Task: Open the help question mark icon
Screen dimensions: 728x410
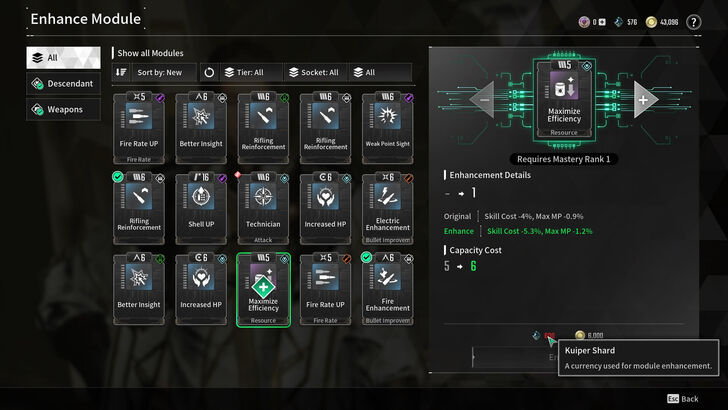Action: (x=694, y=22)
